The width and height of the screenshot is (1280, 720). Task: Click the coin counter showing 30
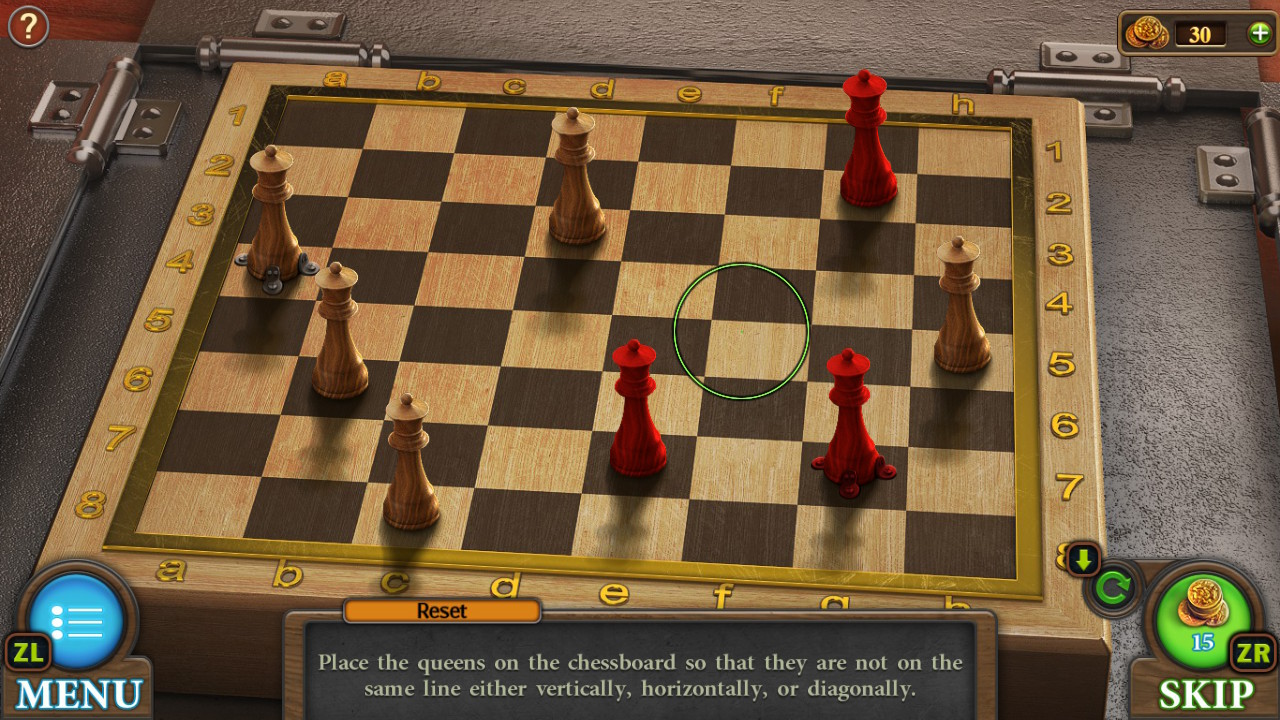click(1199, 35)
